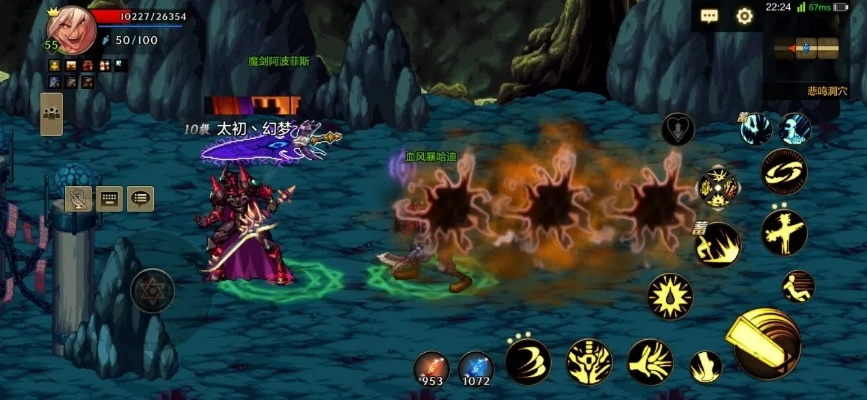Use the red HP potion (953)
Screen dimensions: 867x400
point(432,365)
